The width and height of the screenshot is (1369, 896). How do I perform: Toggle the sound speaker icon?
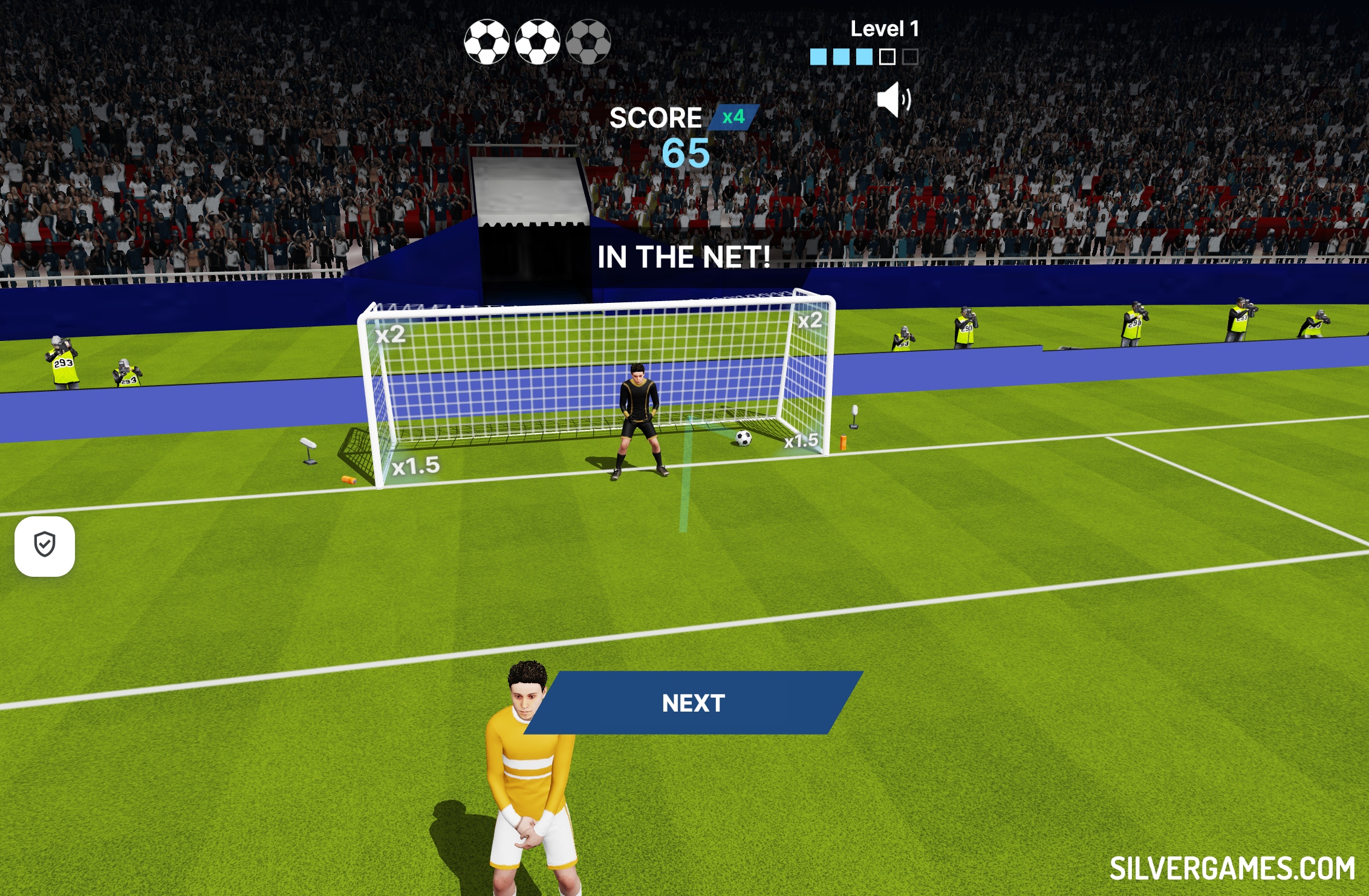[893, 100]
